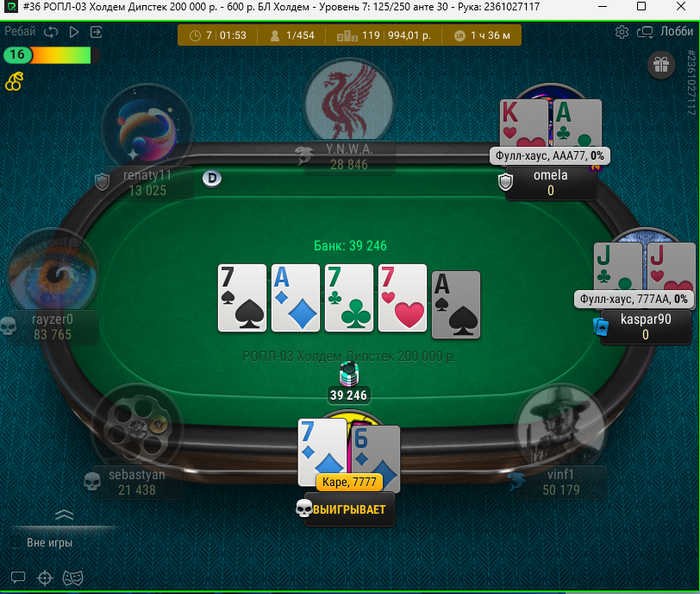Toggle the Вне игры (sitting out) checkbox
The width and height of the screenshot is (700, 594).
[15, 543]
